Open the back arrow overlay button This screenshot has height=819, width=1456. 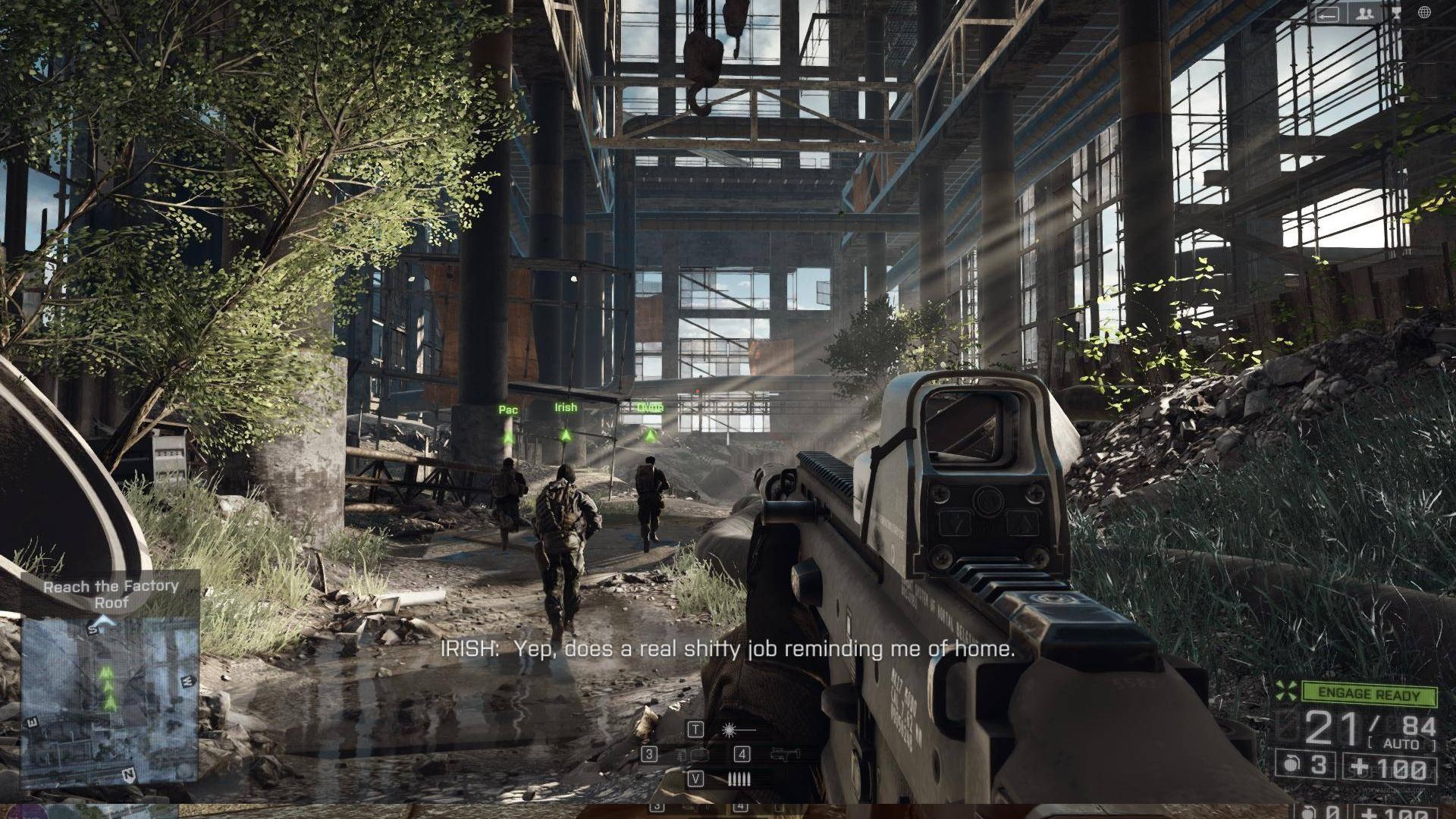click(x=1327, y=14)
